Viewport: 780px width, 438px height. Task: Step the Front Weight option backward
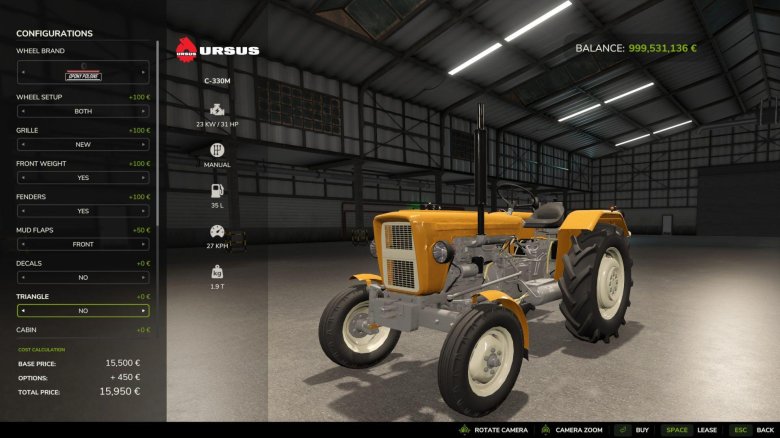(x=21, y=178)
